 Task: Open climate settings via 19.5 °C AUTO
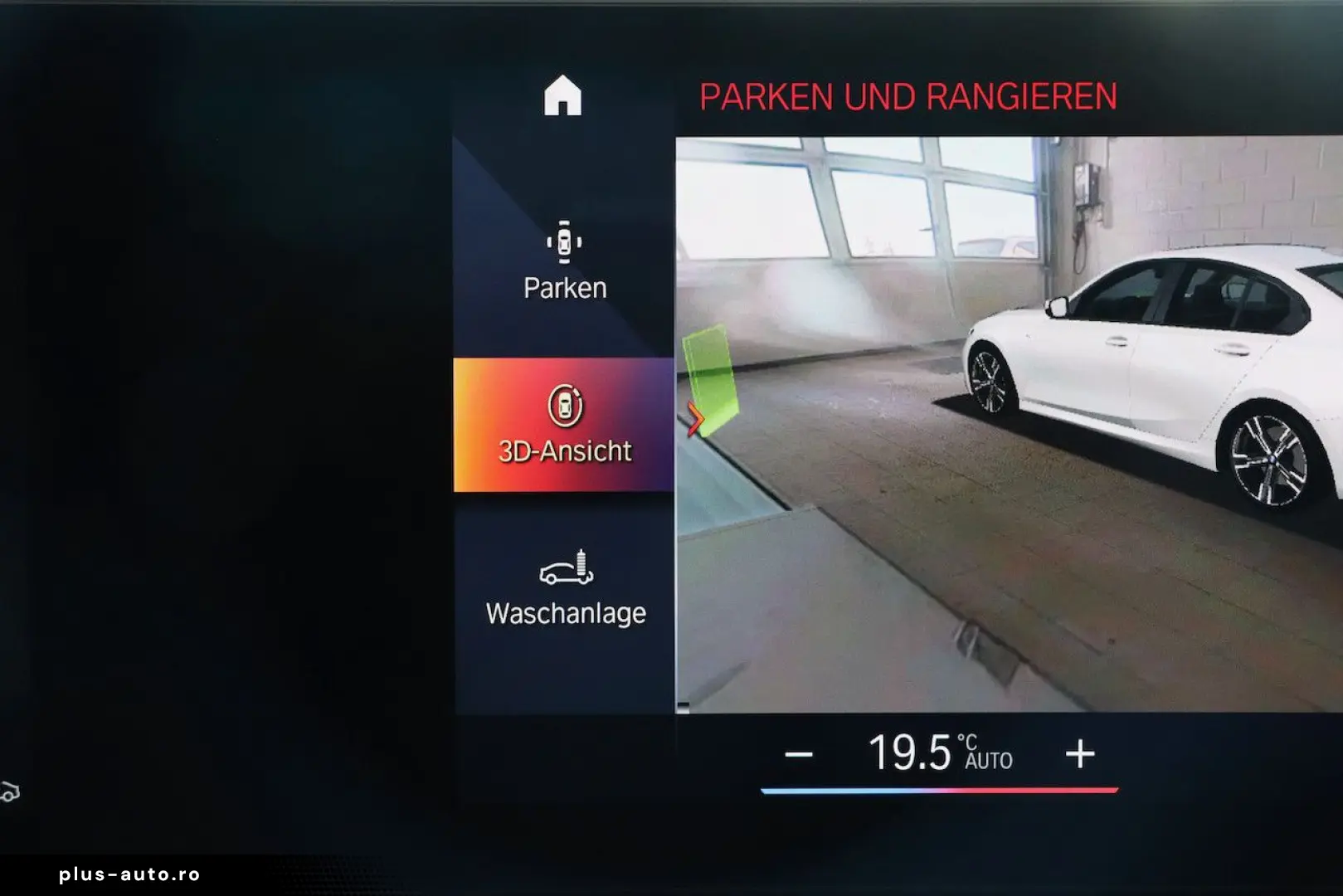tap(939, 753)
